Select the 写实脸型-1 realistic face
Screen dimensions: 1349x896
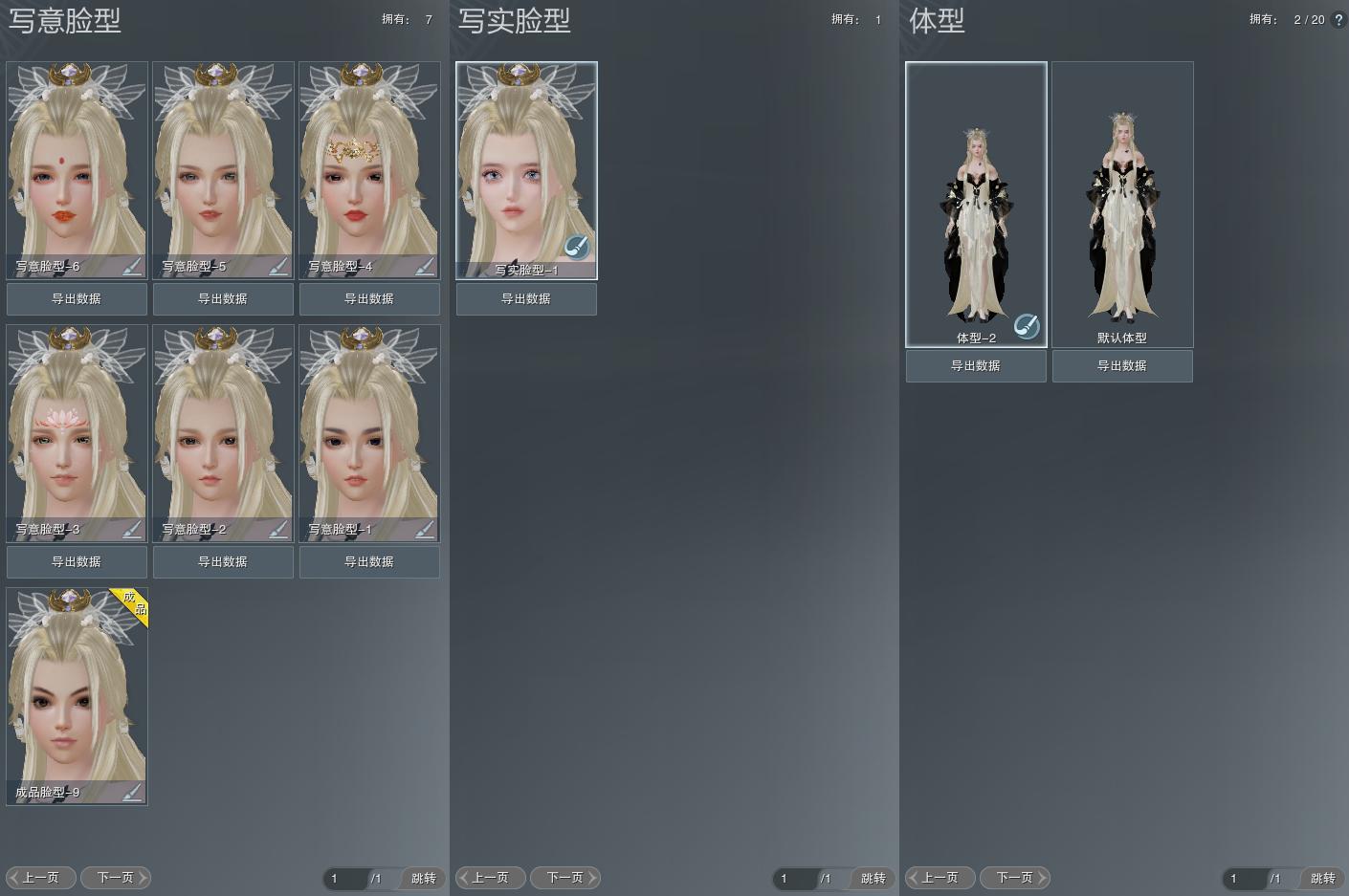pyautogui.click(x=526, y=163)
